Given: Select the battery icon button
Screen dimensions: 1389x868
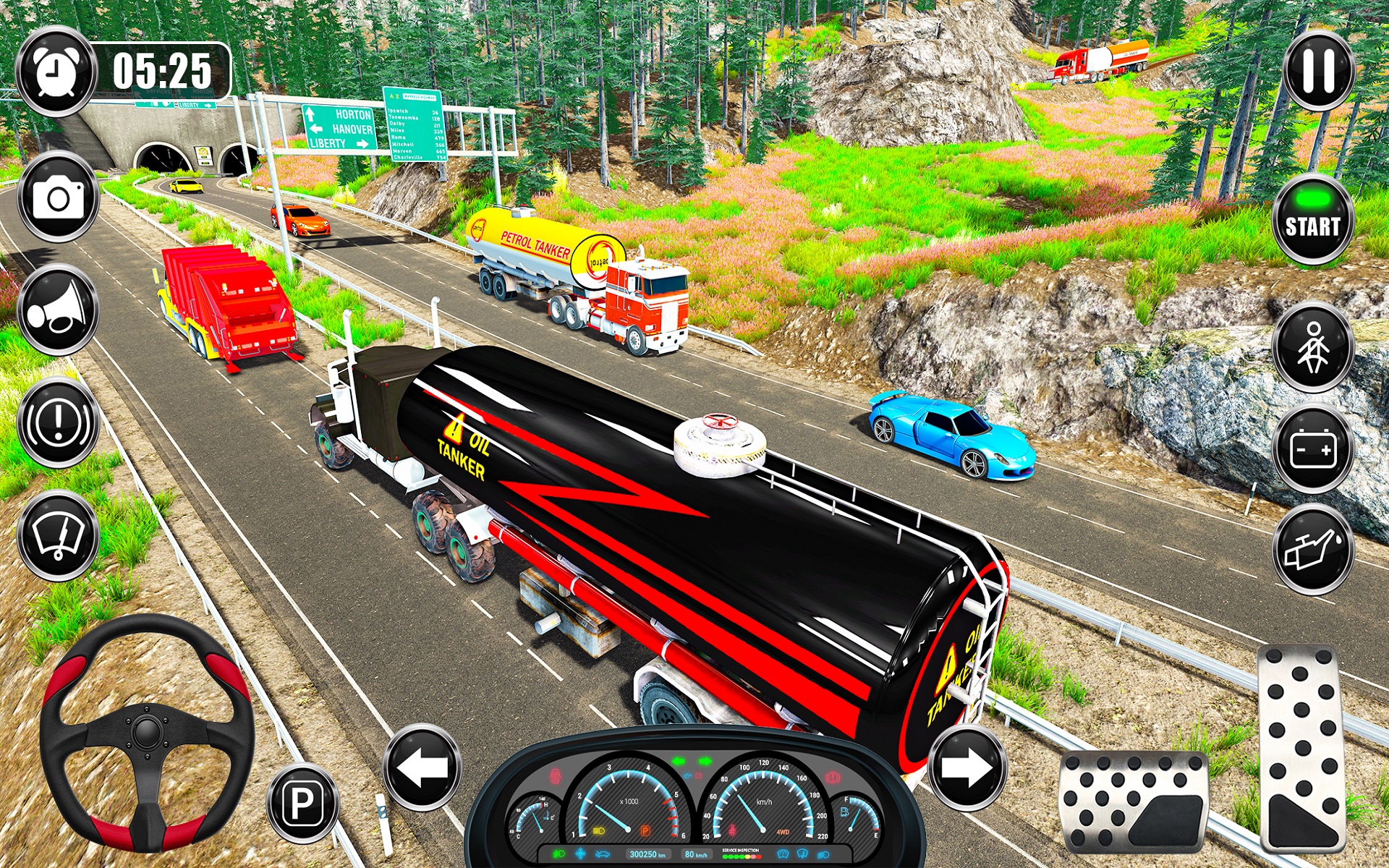Looking at the screenshot, I should (x=1312, y=449).
